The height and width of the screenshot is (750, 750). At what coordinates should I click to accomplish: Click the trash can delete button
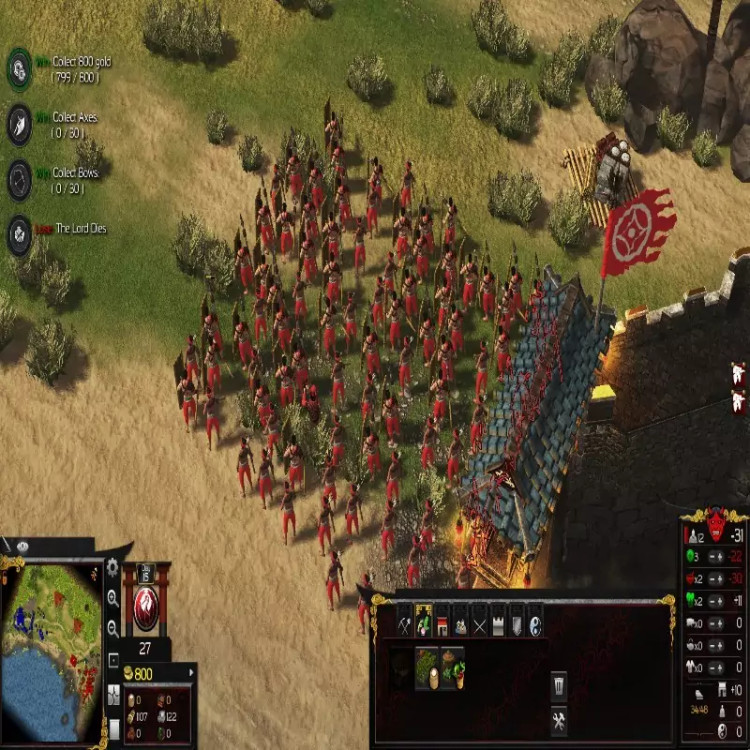point(558,684)
